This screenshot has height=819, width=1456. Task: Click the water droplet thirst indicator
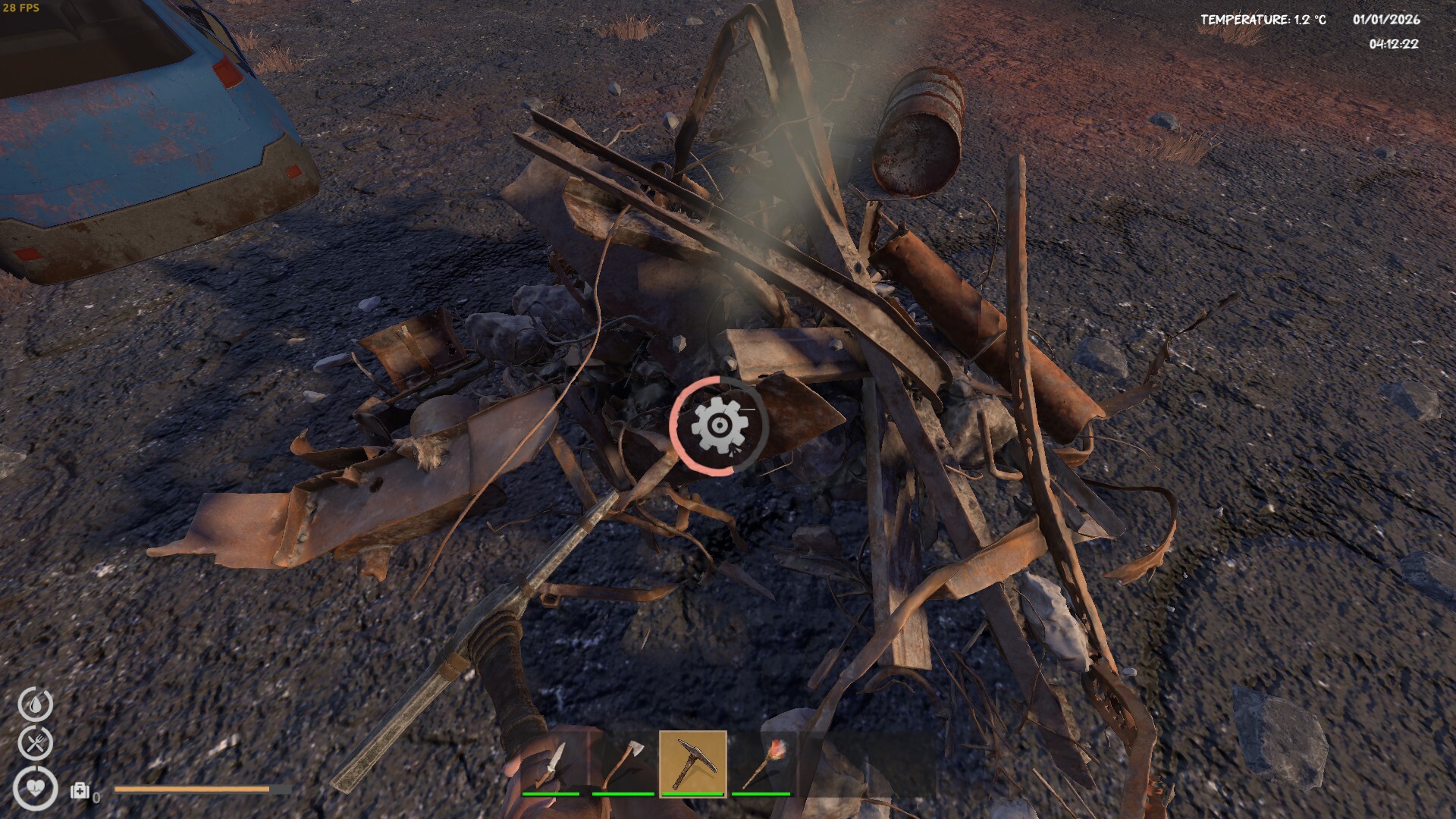click(36, 702)
